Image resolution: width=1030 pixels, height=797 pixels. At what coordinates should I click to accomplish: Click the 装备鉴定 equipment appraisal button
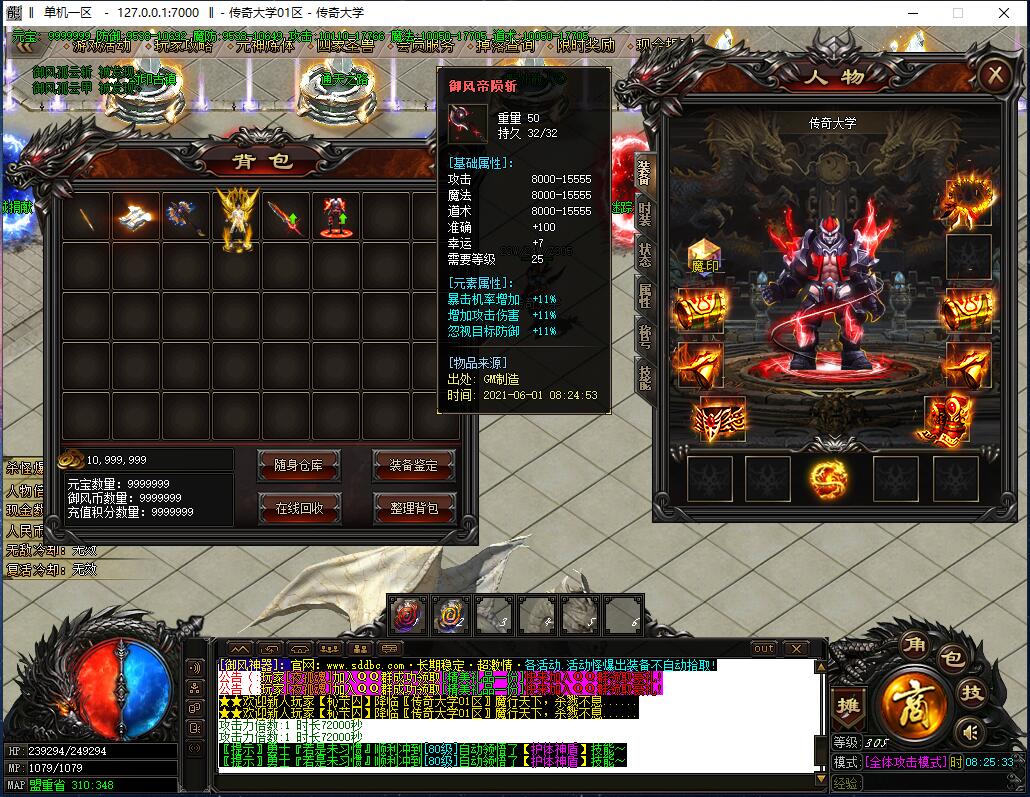pos(413,465)
